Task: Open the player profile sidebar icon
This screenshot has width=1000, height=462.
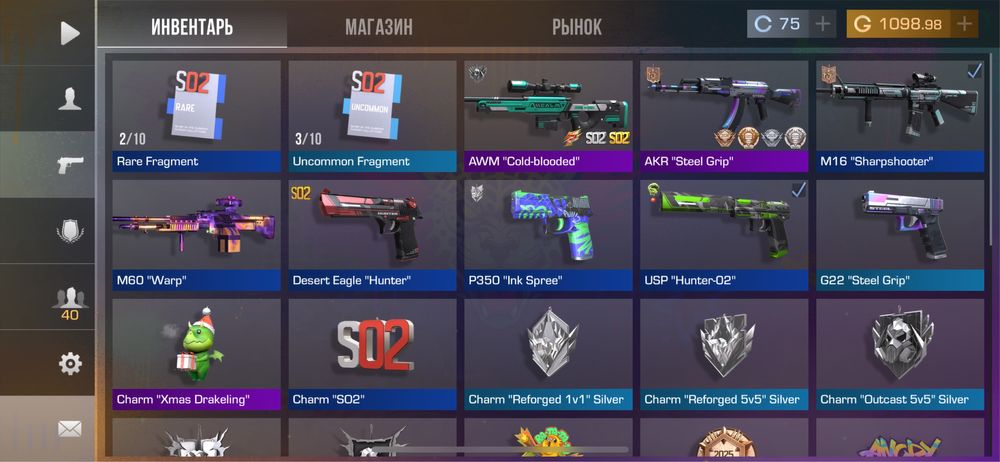Action: click(x=69, y=98)
